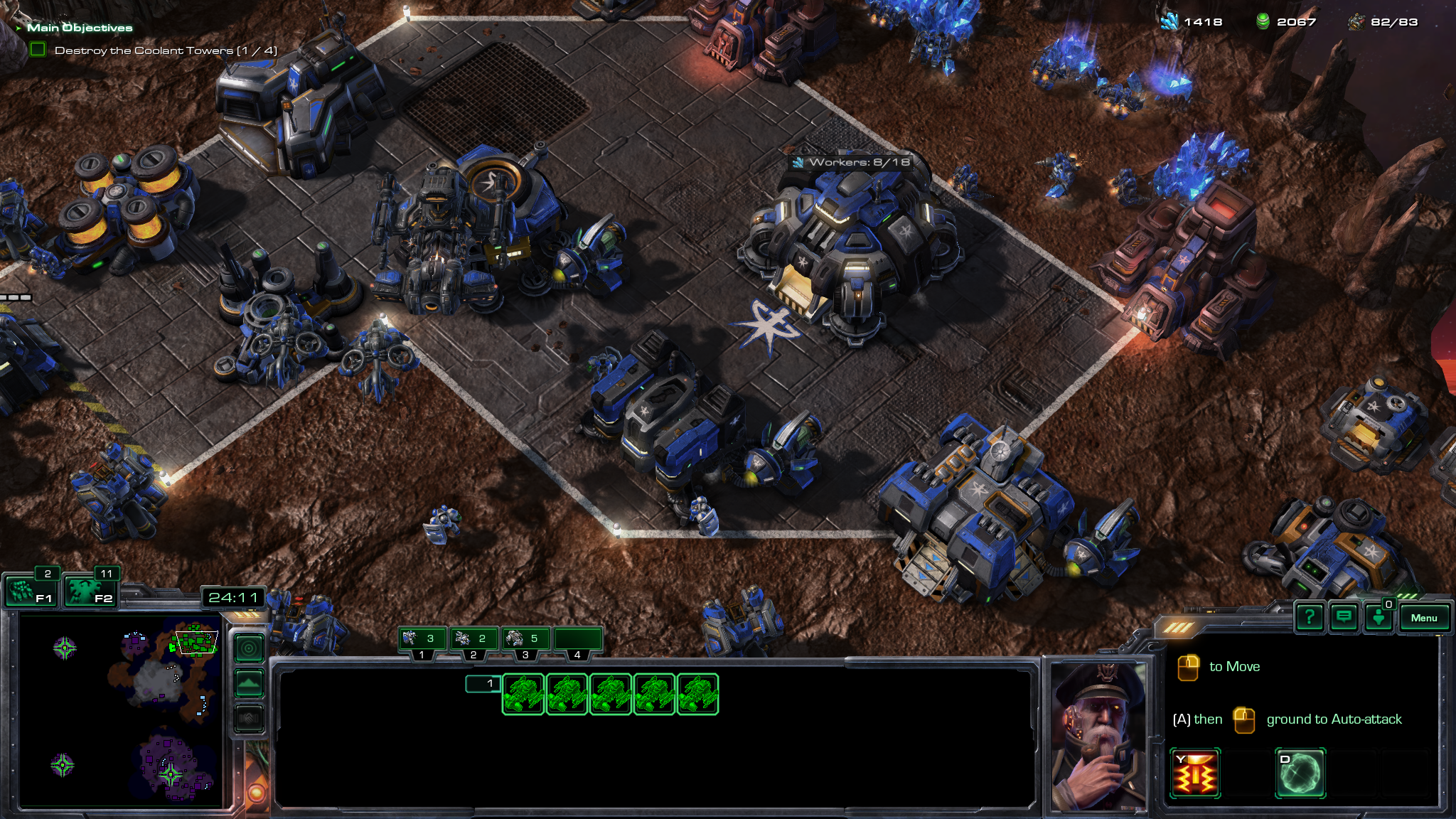1456x819 pixels.
Task: Select control group 1 tab
Action: pyautogui.click(x=422, y=639)
